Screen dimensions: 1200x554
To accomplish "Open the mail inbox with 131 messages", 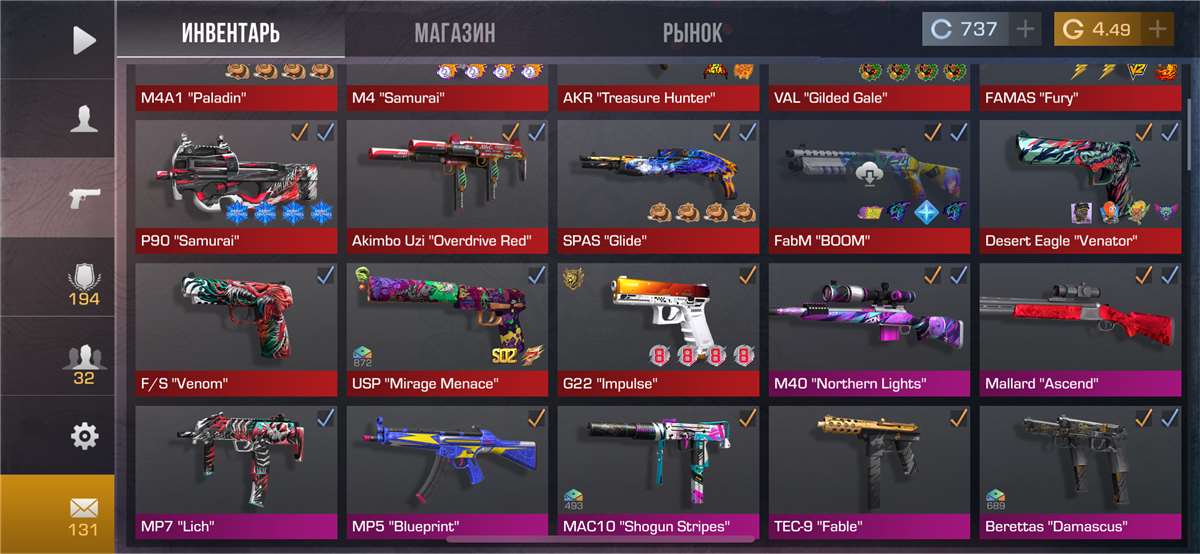I will pos(84,514).
